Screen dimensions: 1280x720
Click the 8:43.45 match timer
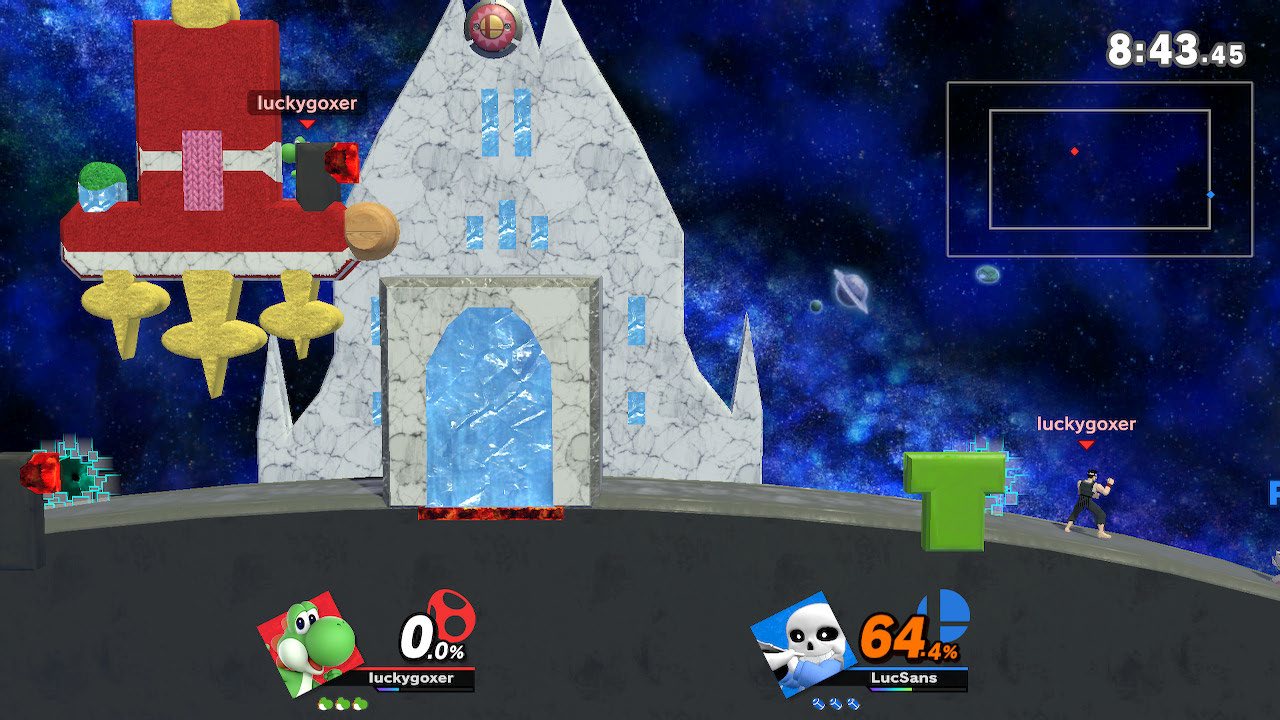(1172, 45)
